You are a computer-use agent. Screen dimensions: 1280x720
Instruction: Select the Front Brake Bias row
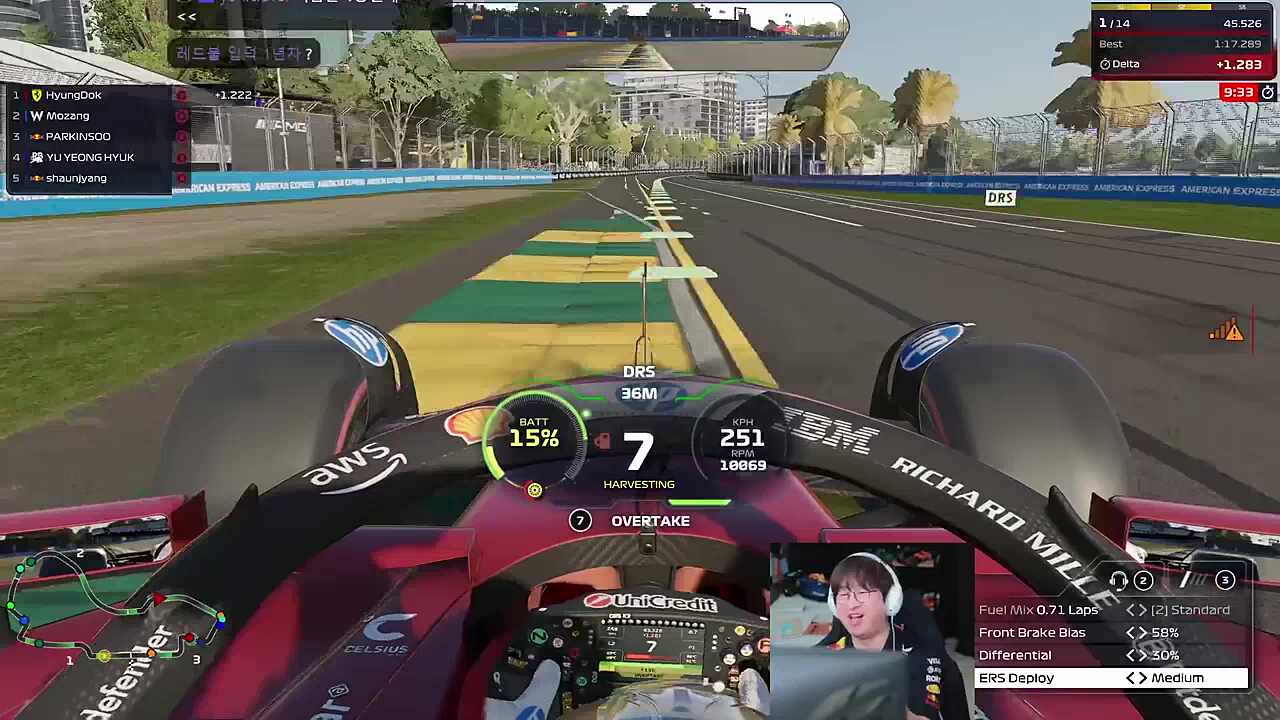click(x=1111, y=633)
